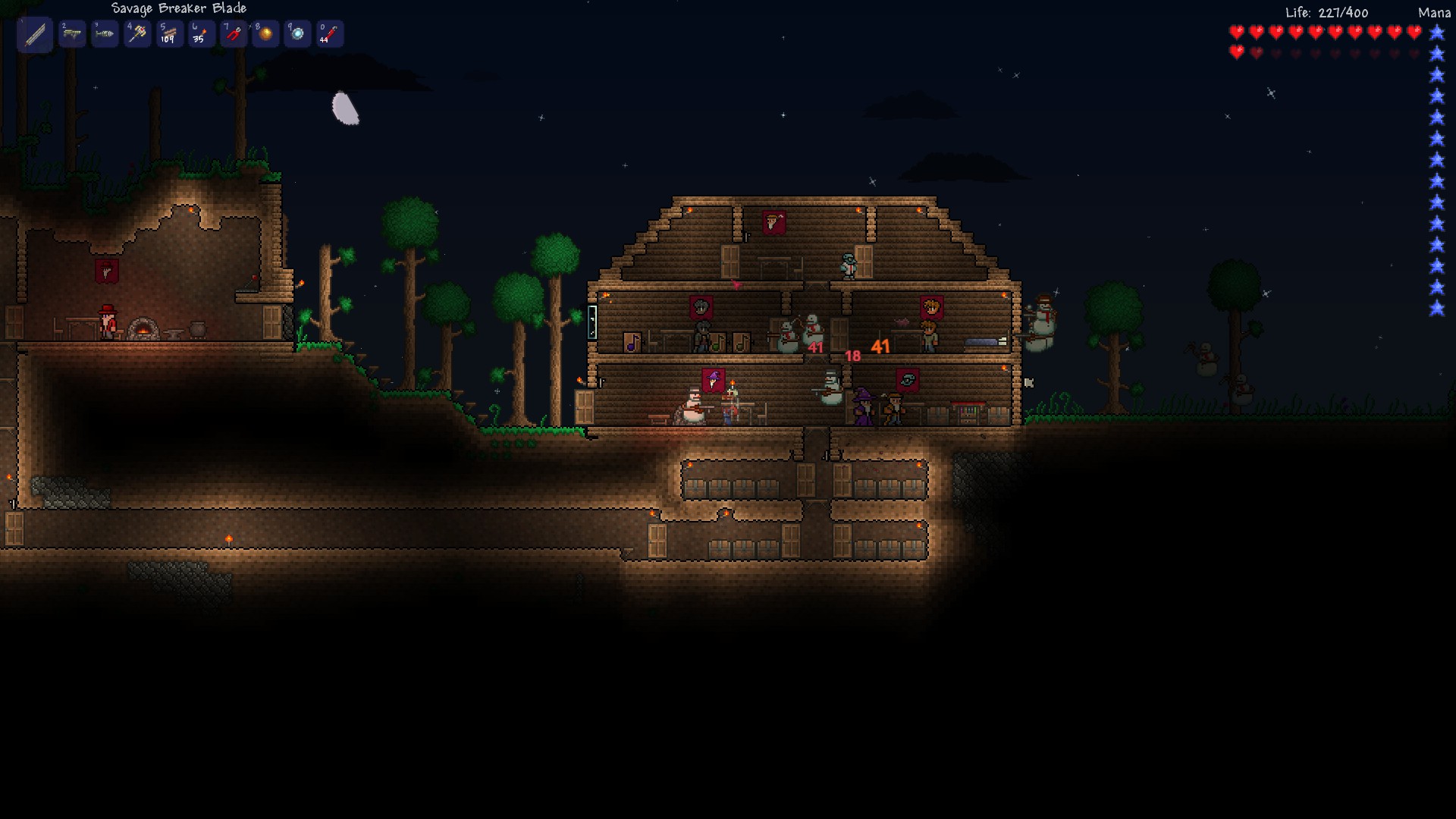Select the wood platform stack of 109
This screenshot has width=1456, height=819.
click(x=169, y=34)
